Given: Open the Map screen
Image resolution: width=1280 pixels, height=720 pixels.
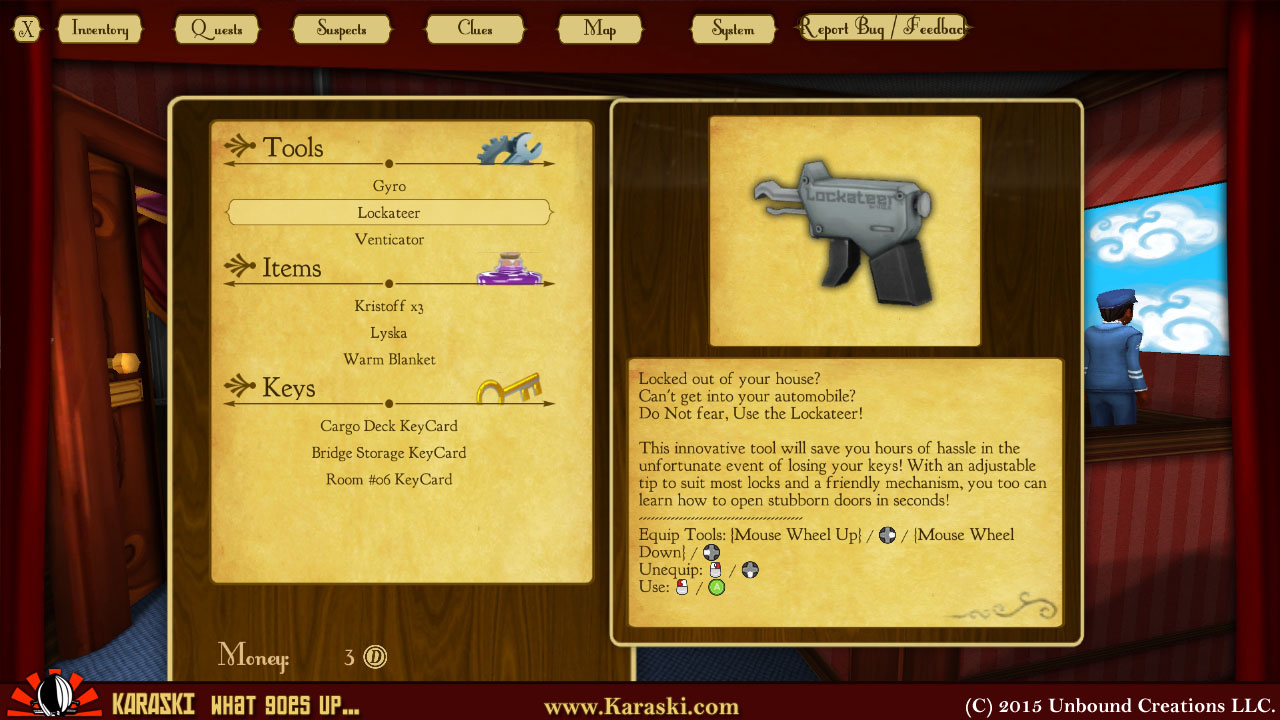Looking at the screenshot, I should (x=600, y=29).
